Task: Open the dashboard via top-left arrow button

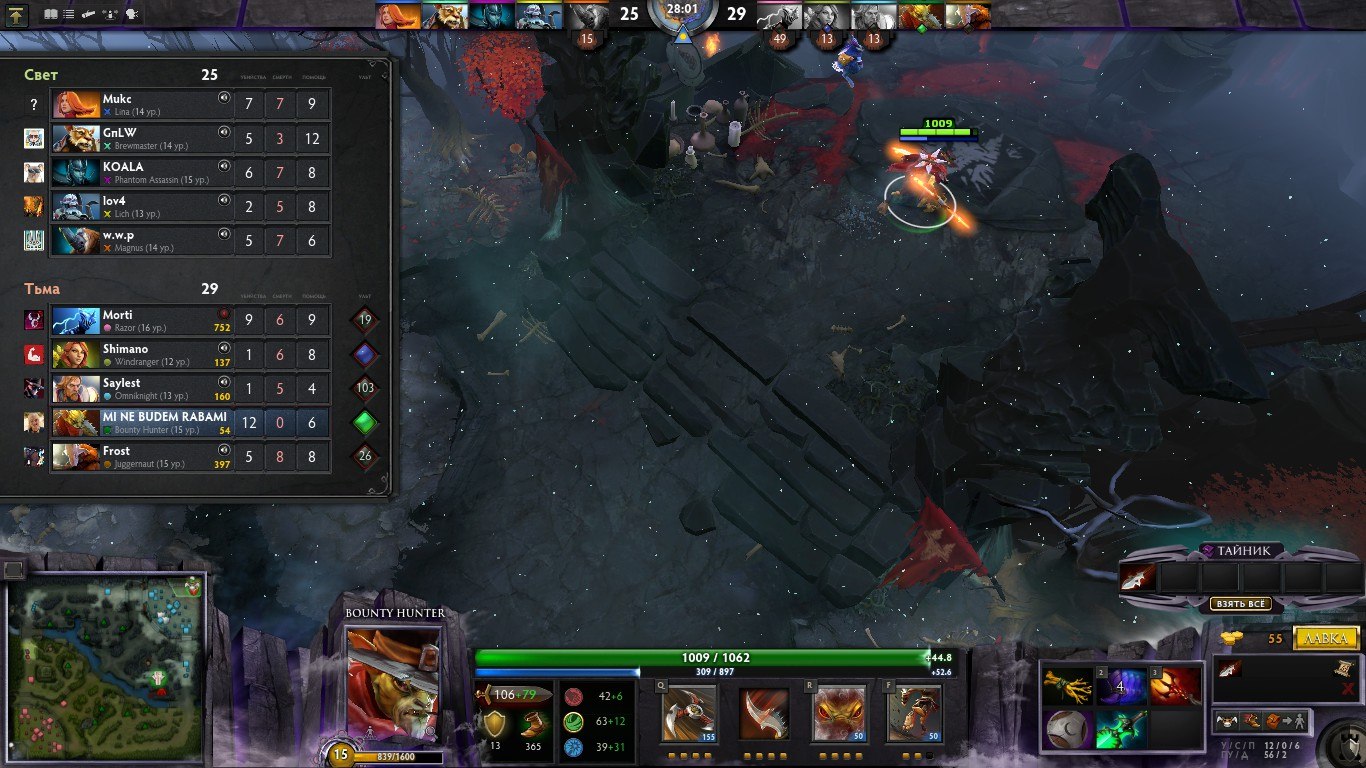Action: tap(16, 15)
